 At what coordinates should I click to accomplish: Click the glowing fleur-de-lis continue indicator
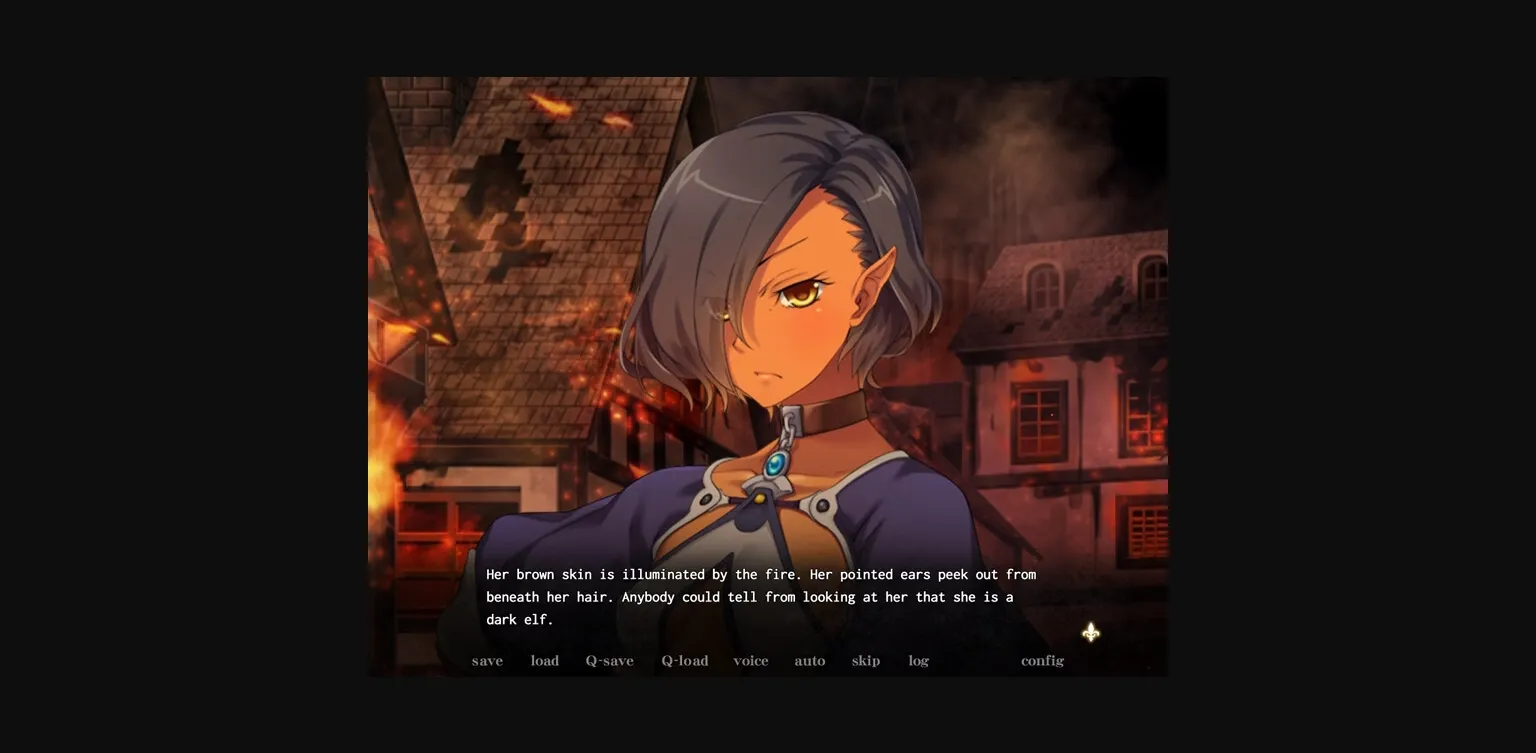tap(1091, 633)
